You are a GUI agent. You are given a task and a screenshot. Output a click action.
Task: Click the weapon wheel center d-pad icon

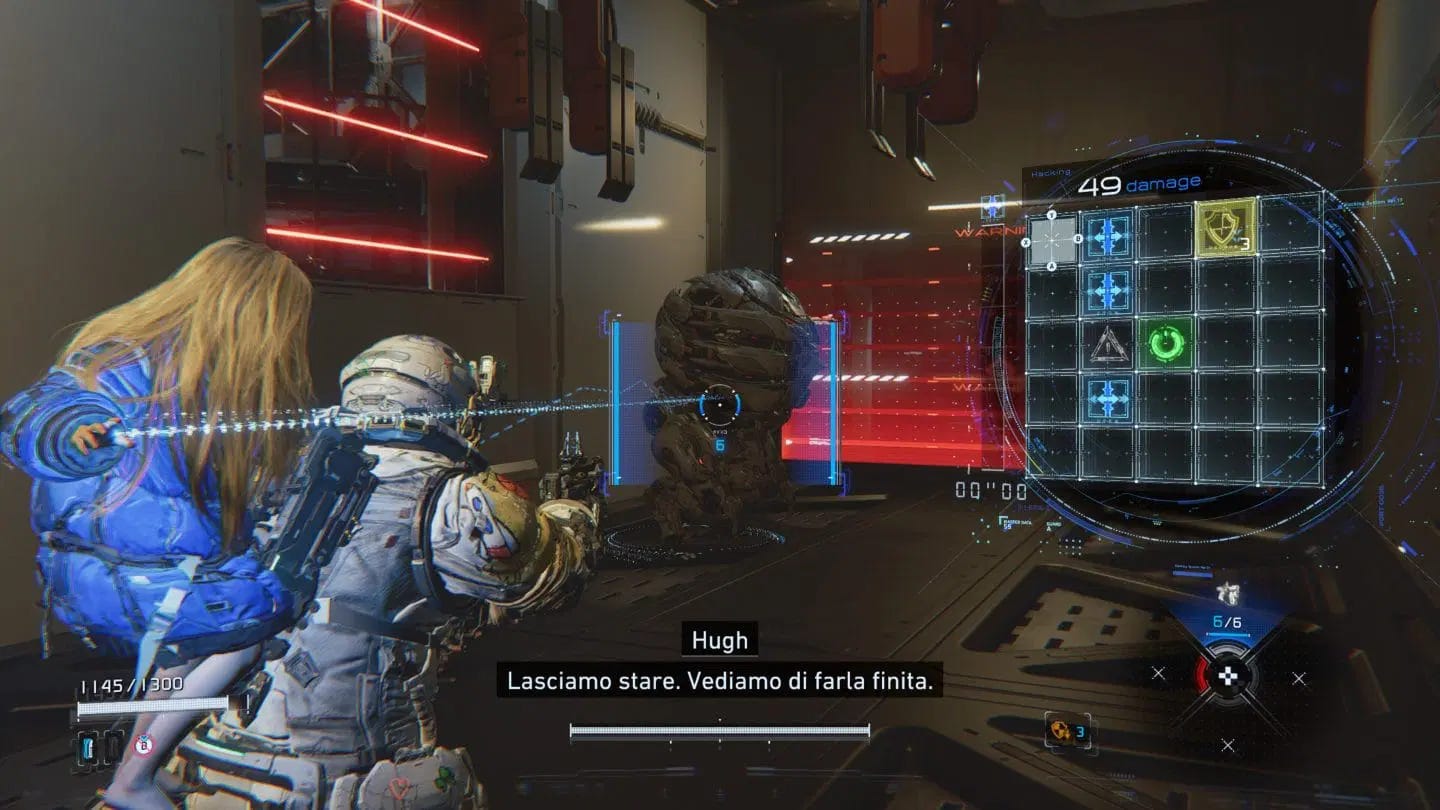(x=1228, y=677)
